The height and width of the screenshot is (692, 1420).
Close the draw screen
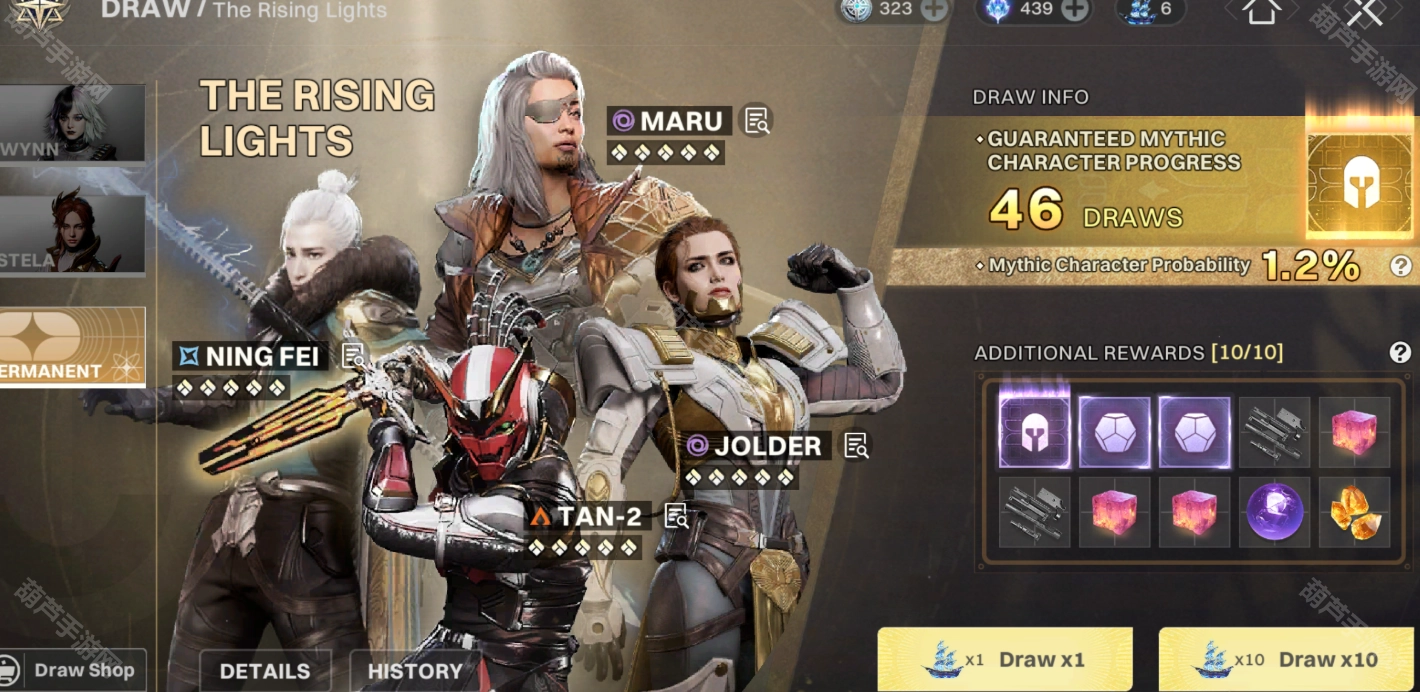(x=1364, y=11)
